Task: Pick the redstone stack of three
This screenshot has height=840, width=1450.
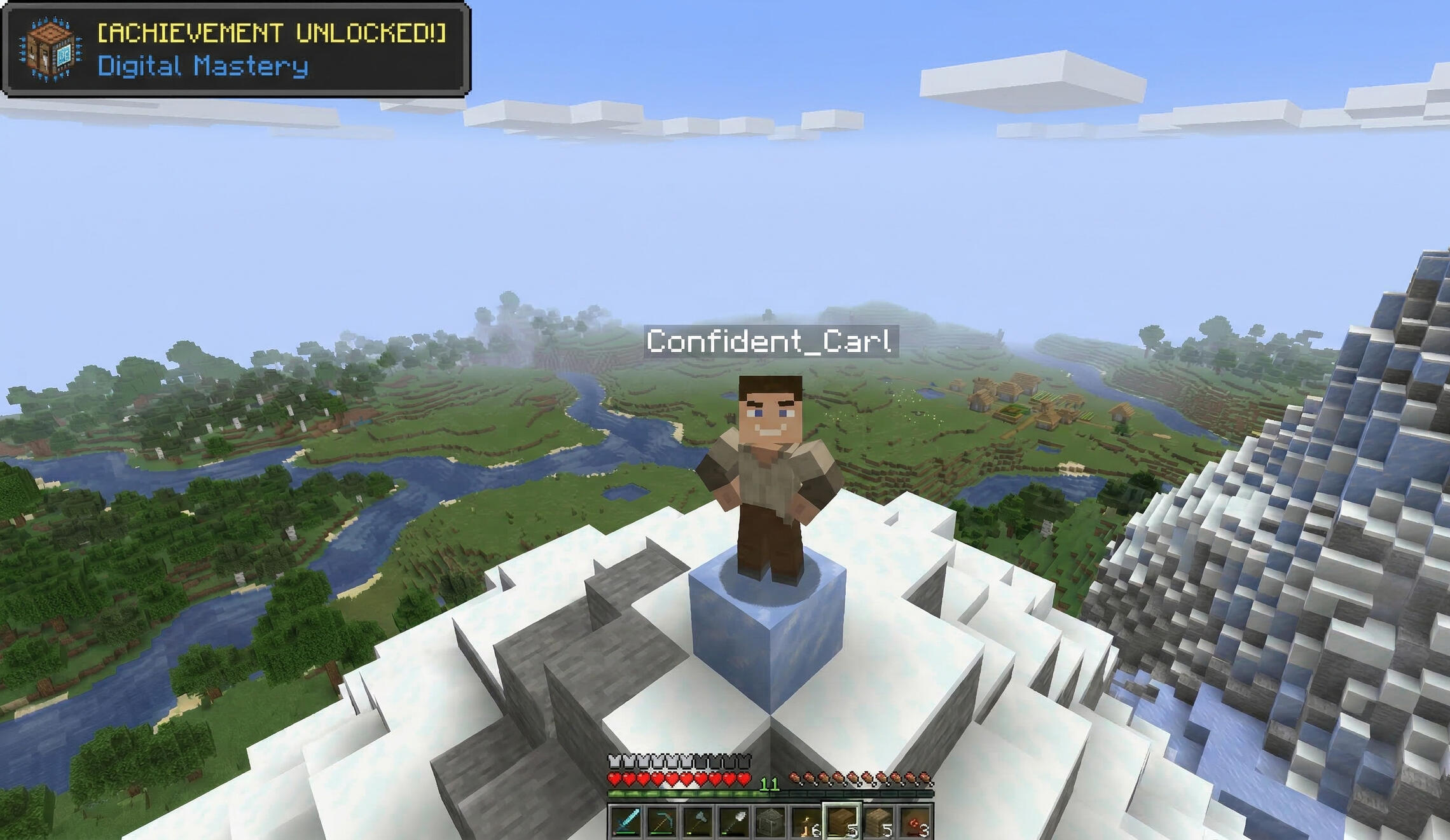Action: (x=915, y=823)
